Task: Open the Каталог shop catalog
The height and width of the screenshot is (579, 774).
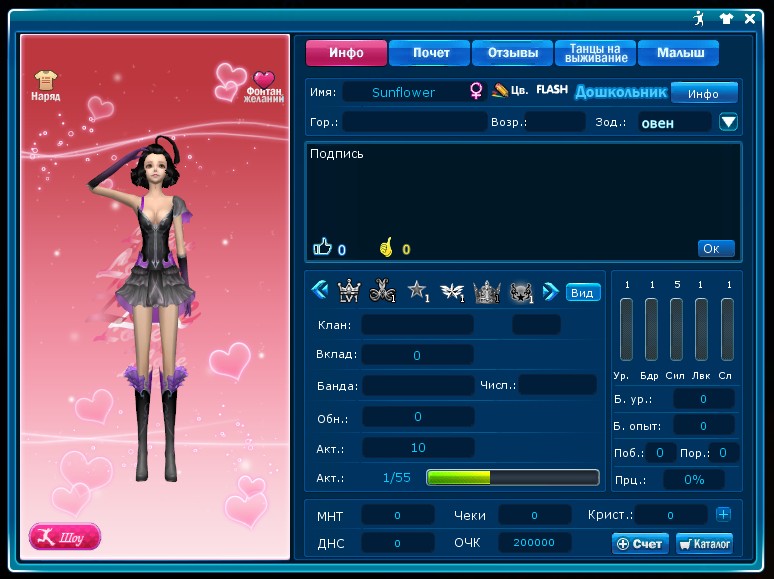Action: pos(704,543)
